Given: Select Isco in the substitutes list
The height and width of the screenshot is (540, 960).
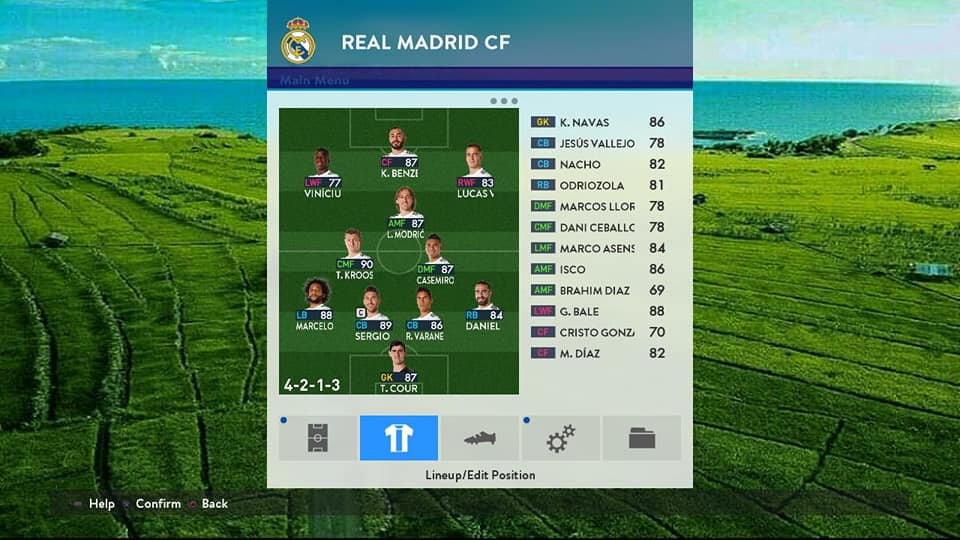Looking at the screenshot, I should 598,269.
